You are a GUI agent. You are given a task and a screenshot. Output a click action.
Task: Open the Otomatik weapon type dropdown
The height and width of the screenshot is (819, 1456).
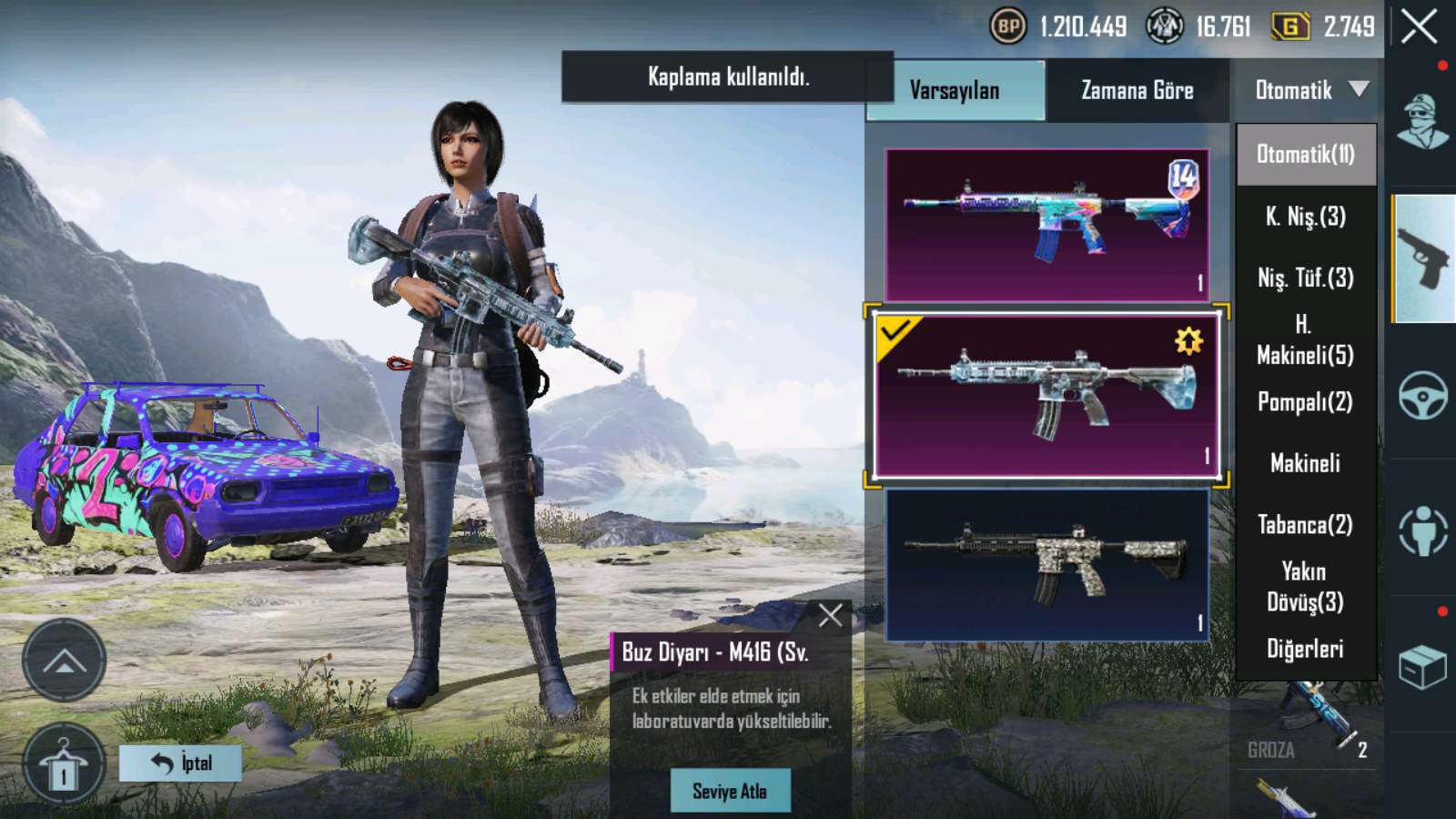tap(1307, 90)
